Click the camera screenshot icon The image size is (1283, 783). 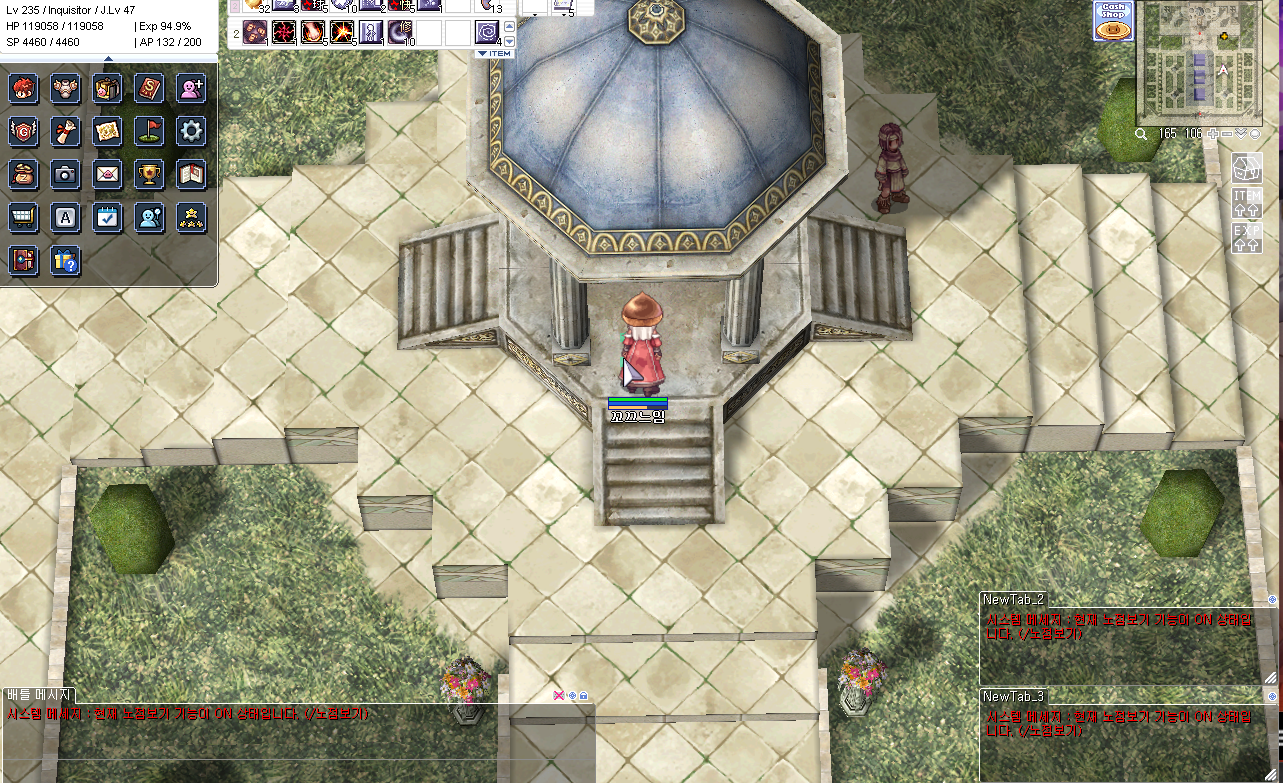tap(65, 174)
